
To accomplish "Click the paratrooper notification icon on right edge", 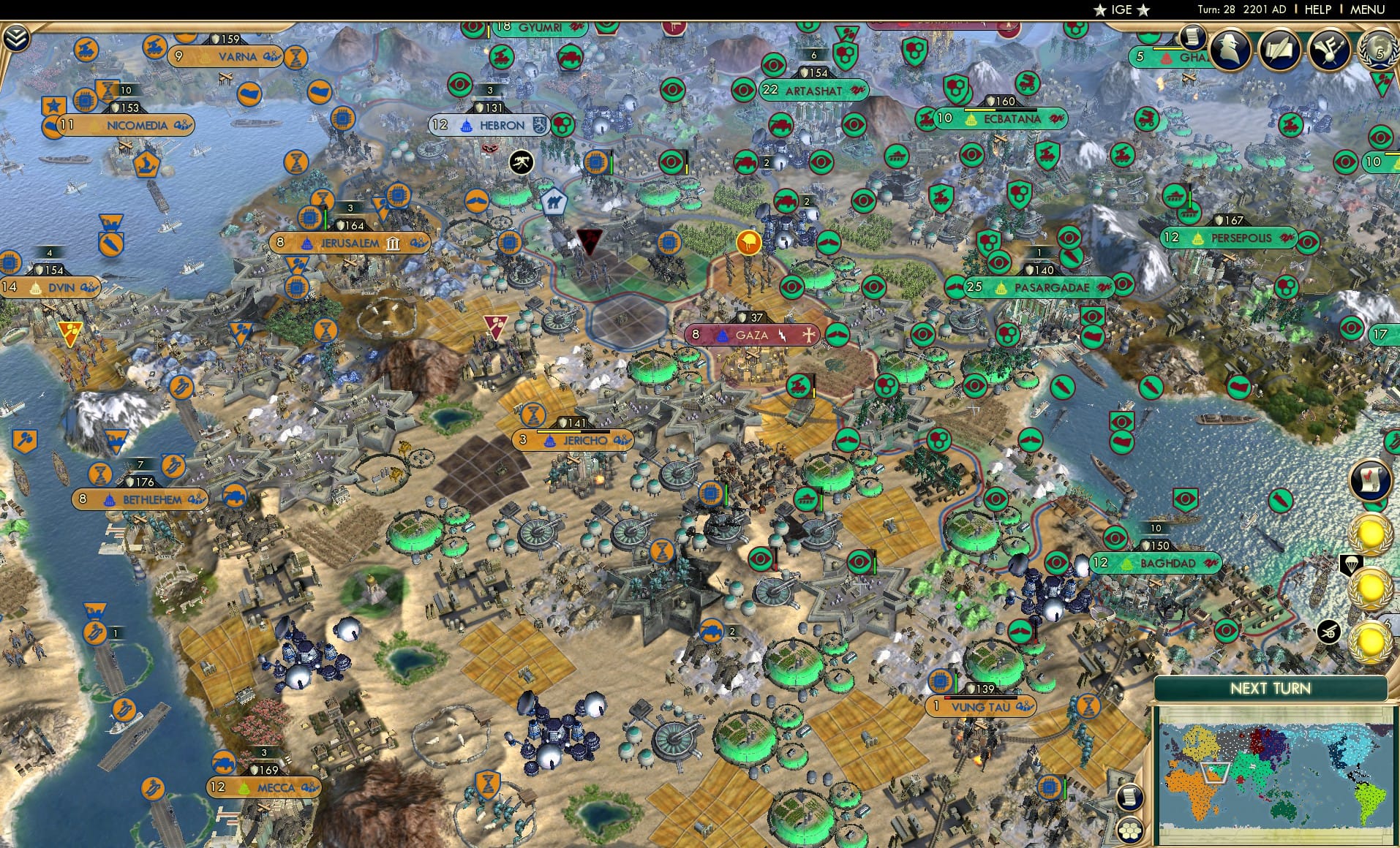I will (x=1350, y=564).
